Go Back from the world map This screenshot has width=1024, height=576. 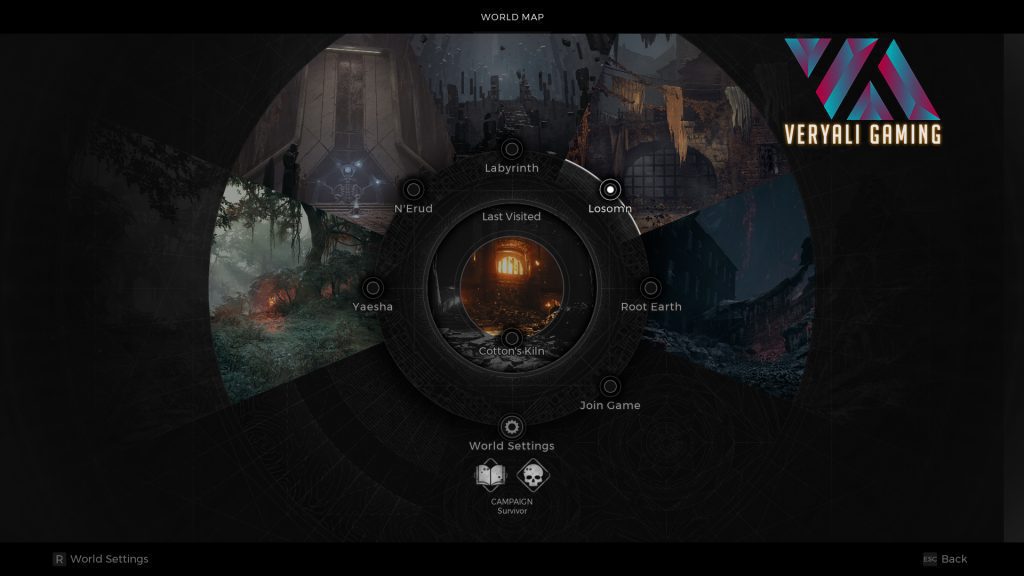click(945, 559)
